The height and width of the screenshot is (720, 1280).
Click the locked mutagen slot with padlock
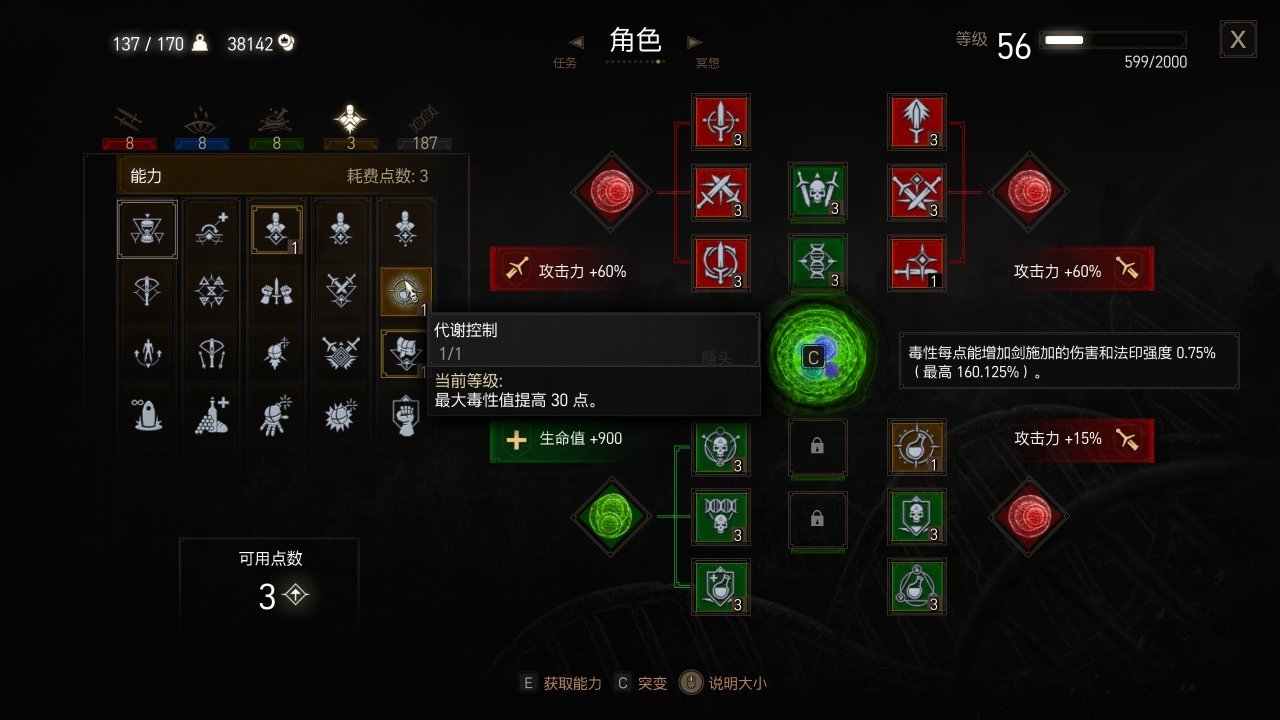[818, 447]
